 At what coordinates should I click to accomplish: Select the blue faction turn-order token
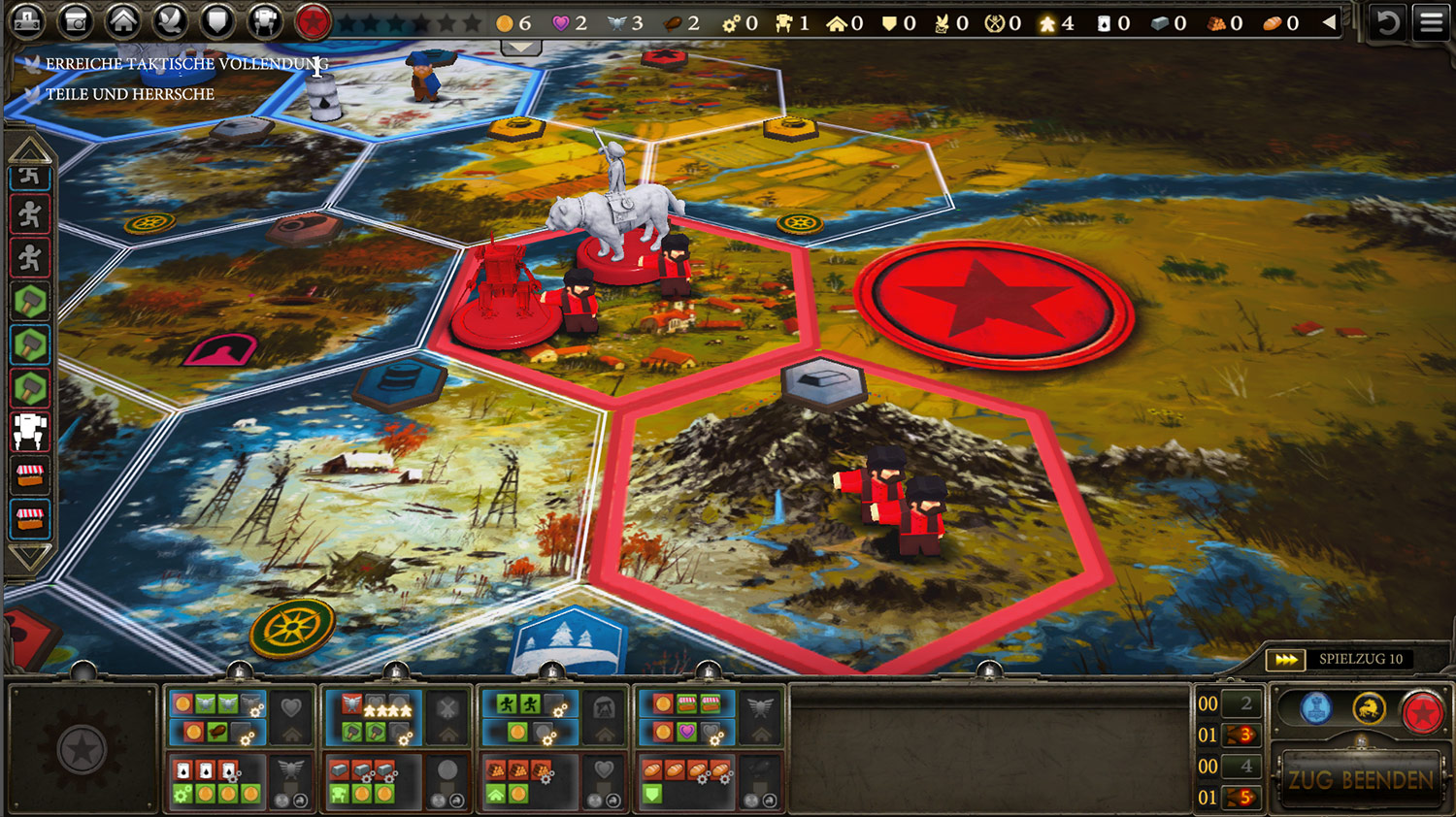click(1315, 709)
